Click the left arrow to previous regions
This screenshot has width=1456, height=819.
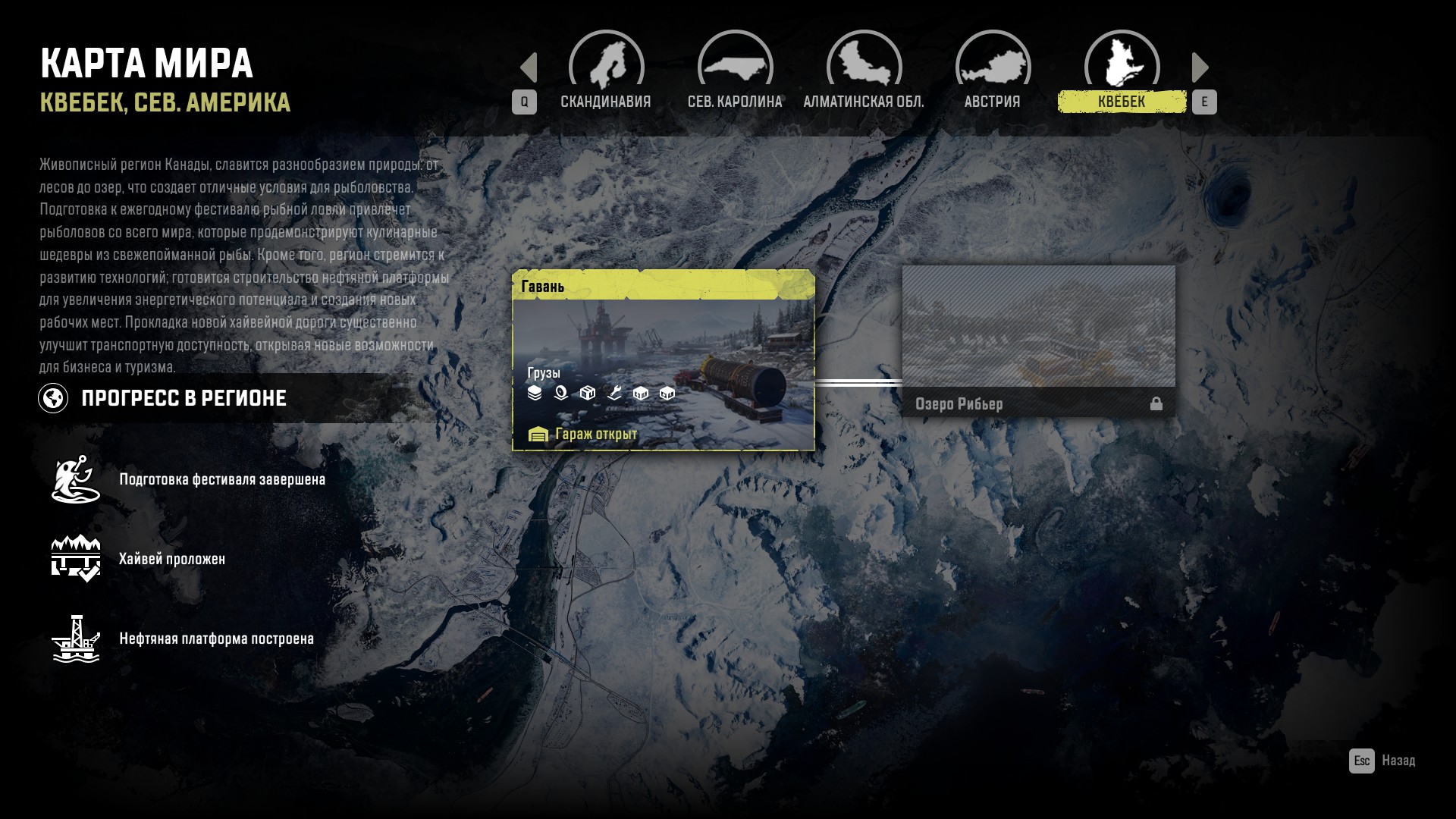tap(529, 67)
